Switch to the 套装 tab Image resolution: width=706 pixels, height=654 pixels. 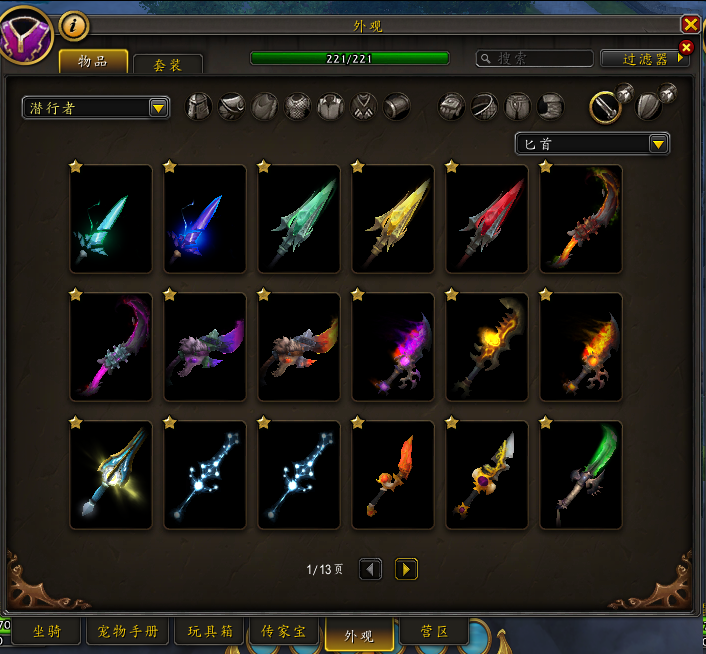click(167, 64)
